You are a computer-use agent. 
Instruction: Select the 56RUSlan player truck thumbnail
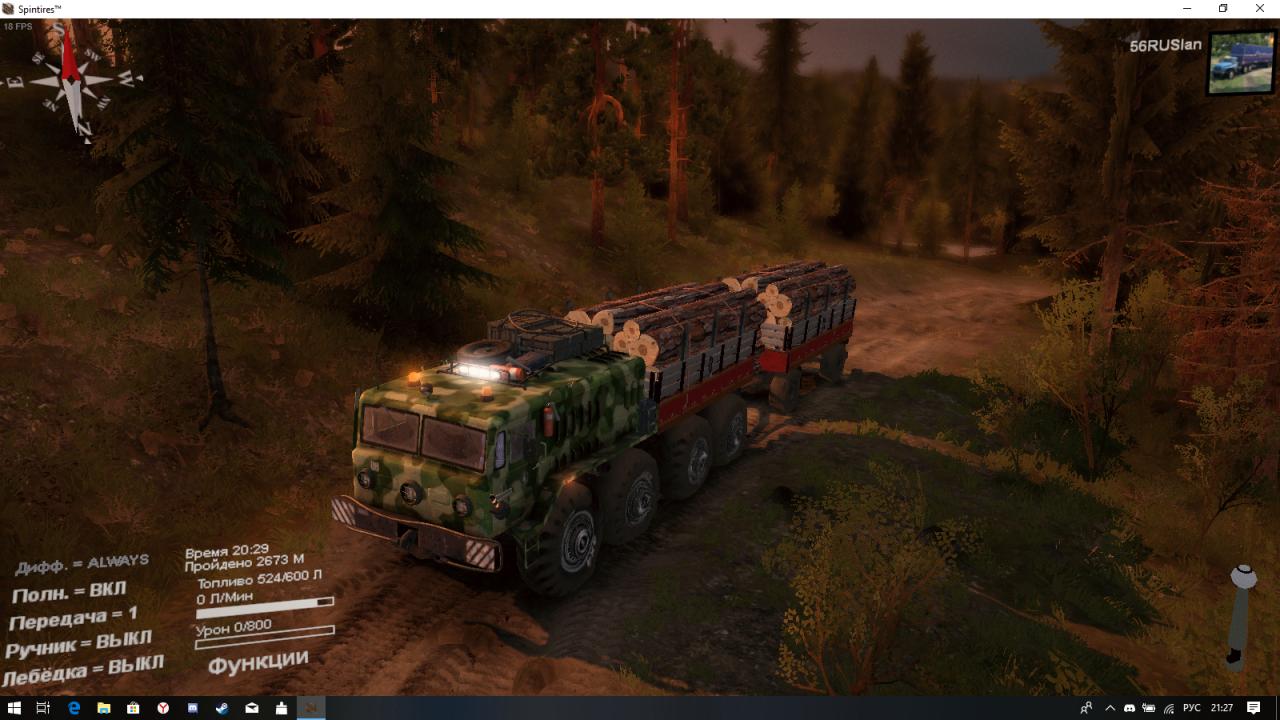tap(1241, 63)
